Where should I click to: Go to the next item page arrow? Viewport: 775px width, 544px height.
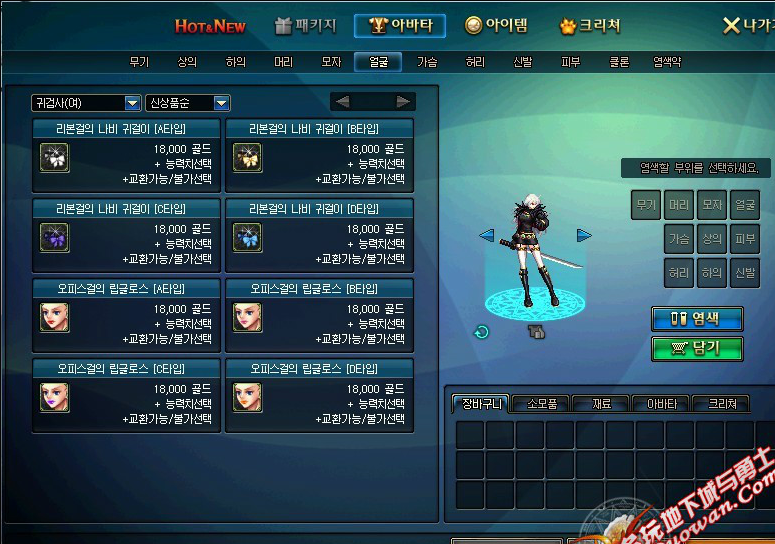click(x=403, y=102)
